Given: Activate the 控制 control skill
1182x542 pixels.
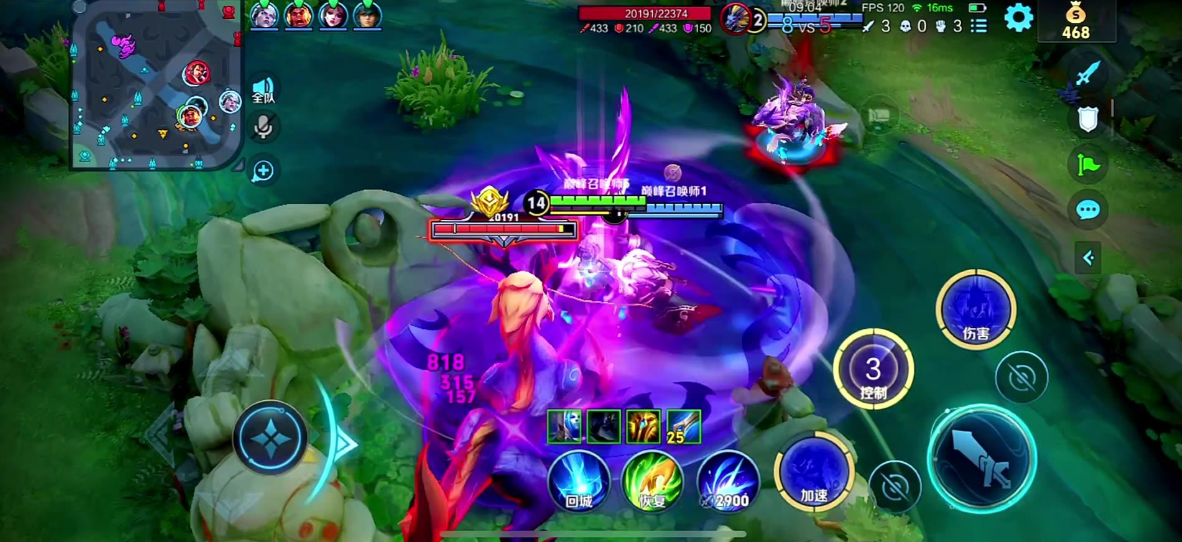Looking at the screenshot, I should (x=873, y=369).
